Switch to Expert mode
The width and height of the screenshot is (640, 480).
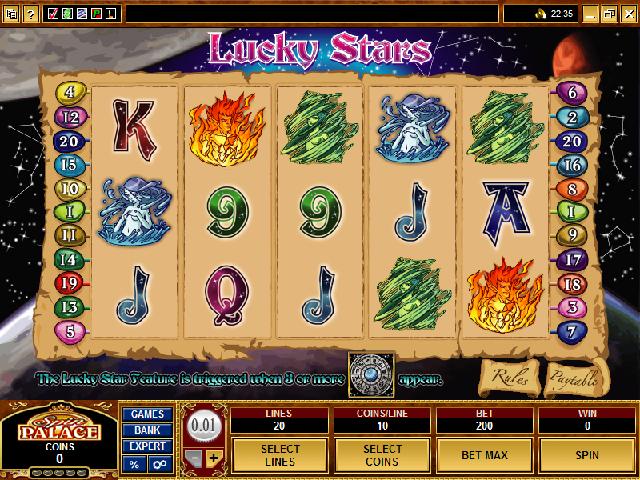pyautogui.click(x=148, y=447)
